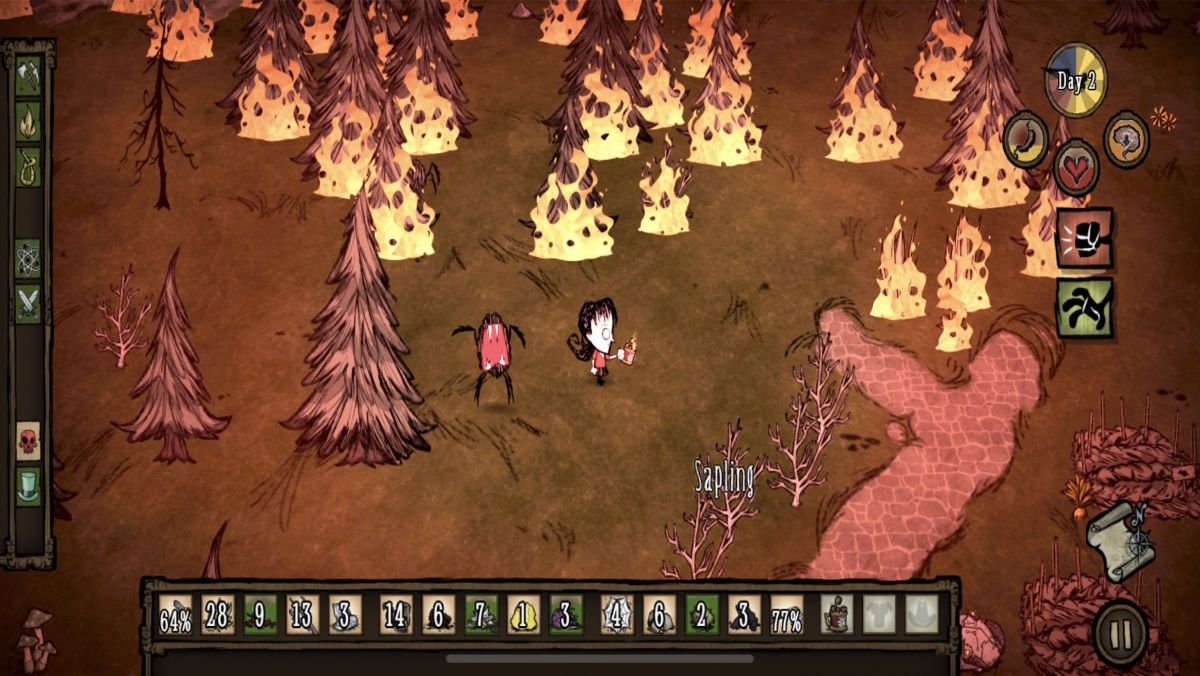The image size is (1200, 676).
Task: Tap the green grabbing hand action button
Action: pos(1084,307)
